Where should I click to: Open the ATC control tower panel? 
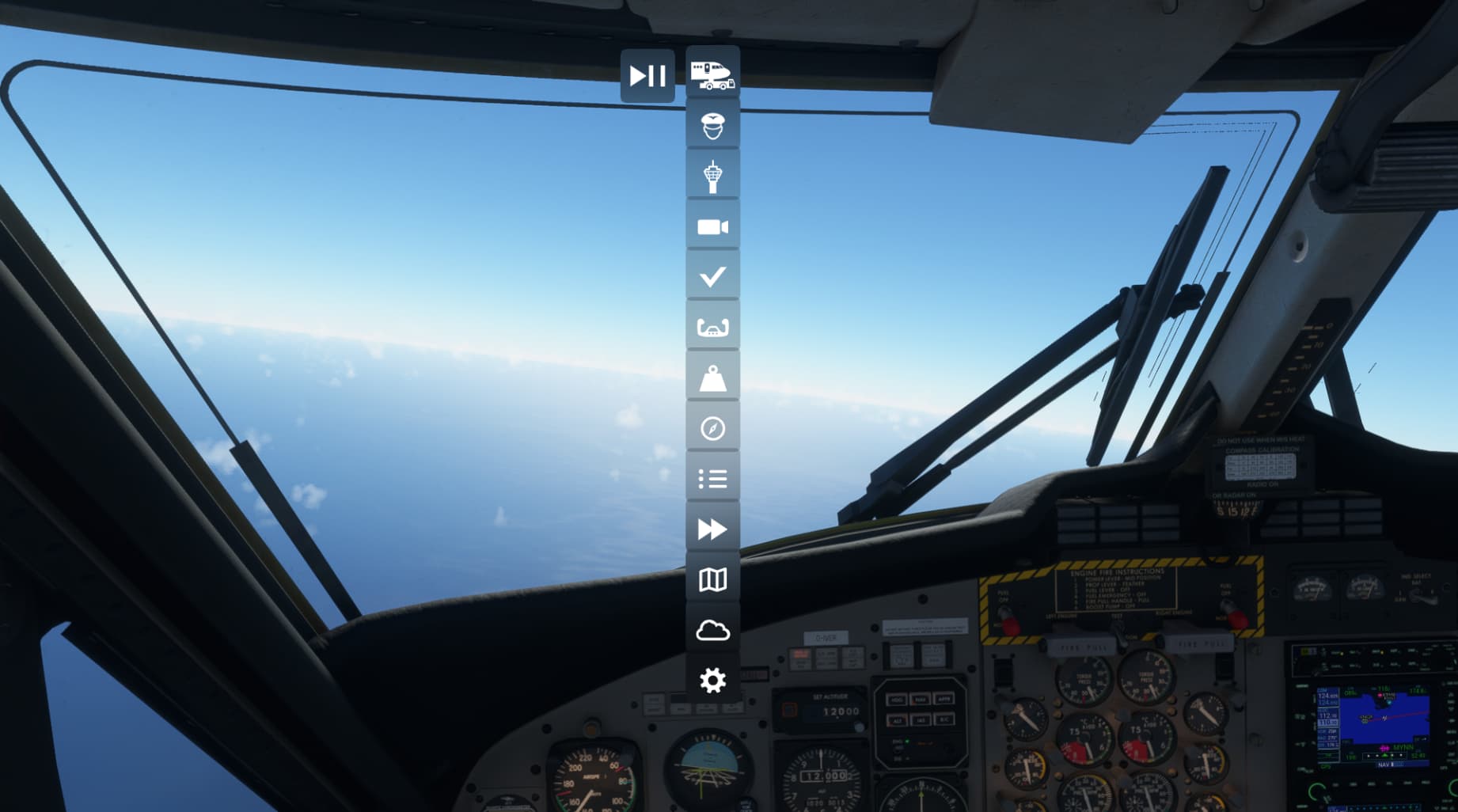[712, 176]
